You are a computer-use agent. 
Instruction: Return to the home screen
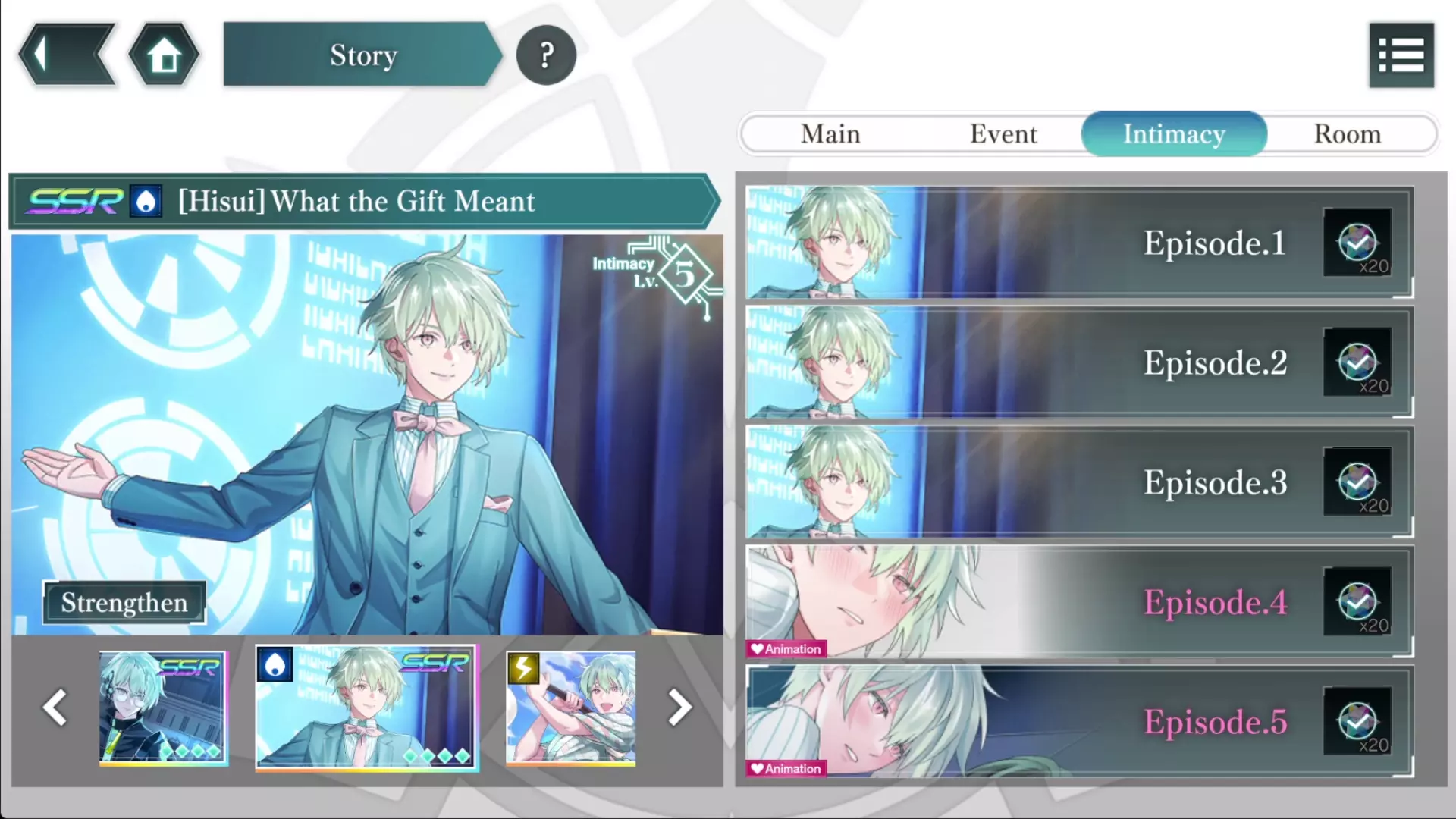pyautogui.click(x=164, y=55)
